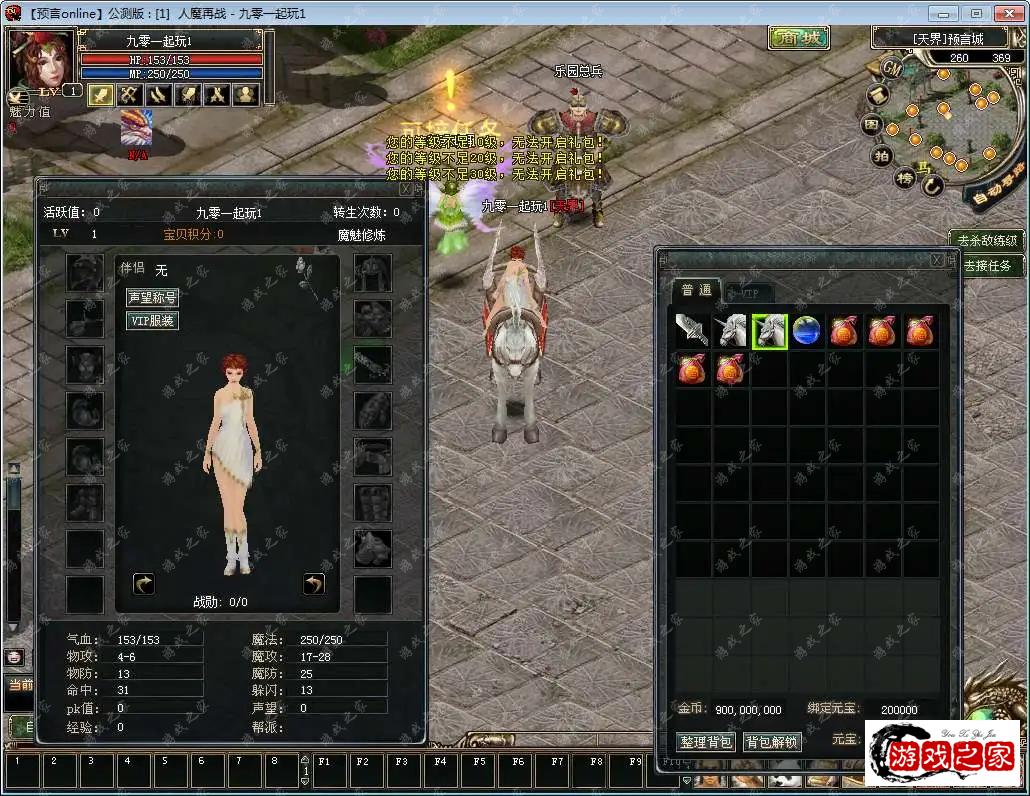Screen dimensions: 1030x796
Task: Click the 声望称号 button
Action: tap(152, 298)
